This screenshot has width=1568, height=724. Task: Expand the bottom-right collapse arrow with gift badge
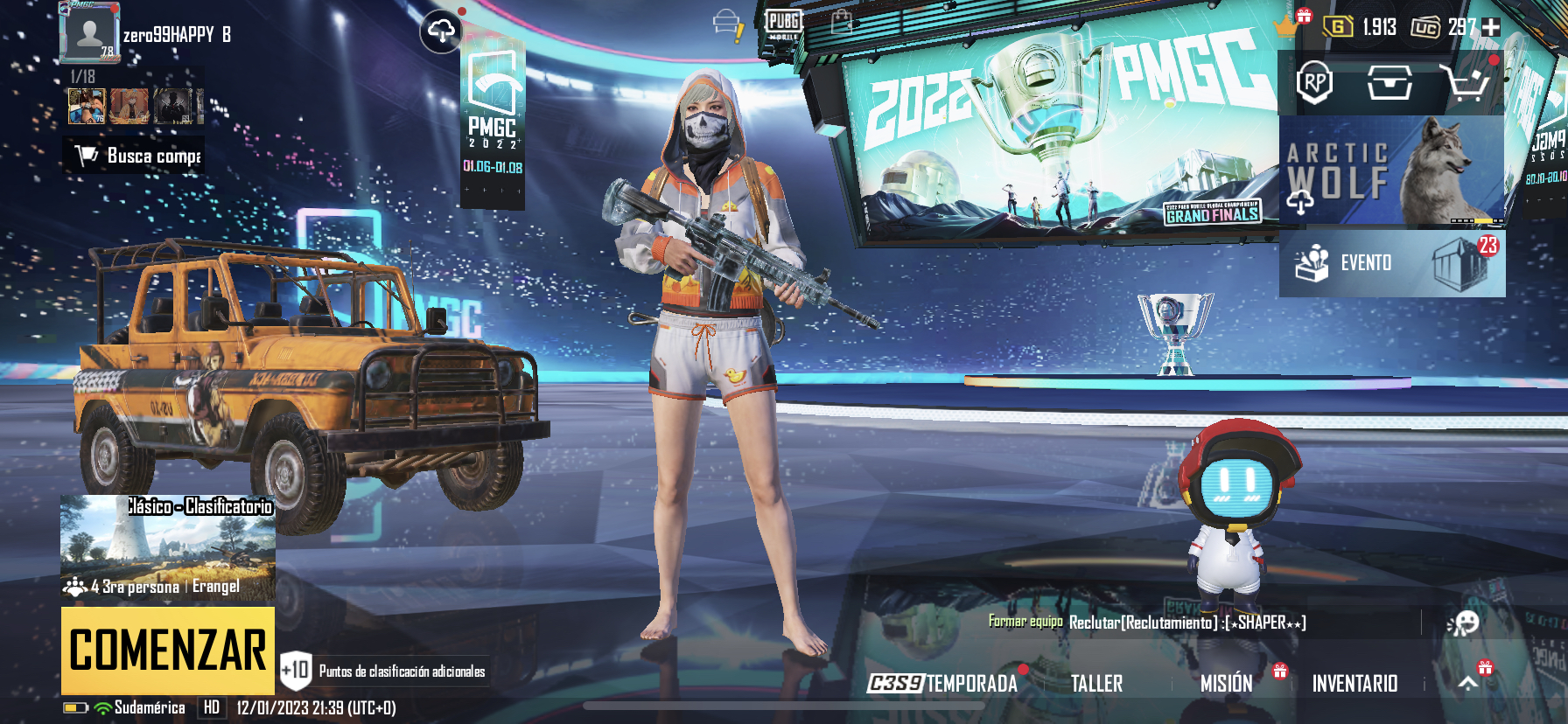(x=1470, y=681)
